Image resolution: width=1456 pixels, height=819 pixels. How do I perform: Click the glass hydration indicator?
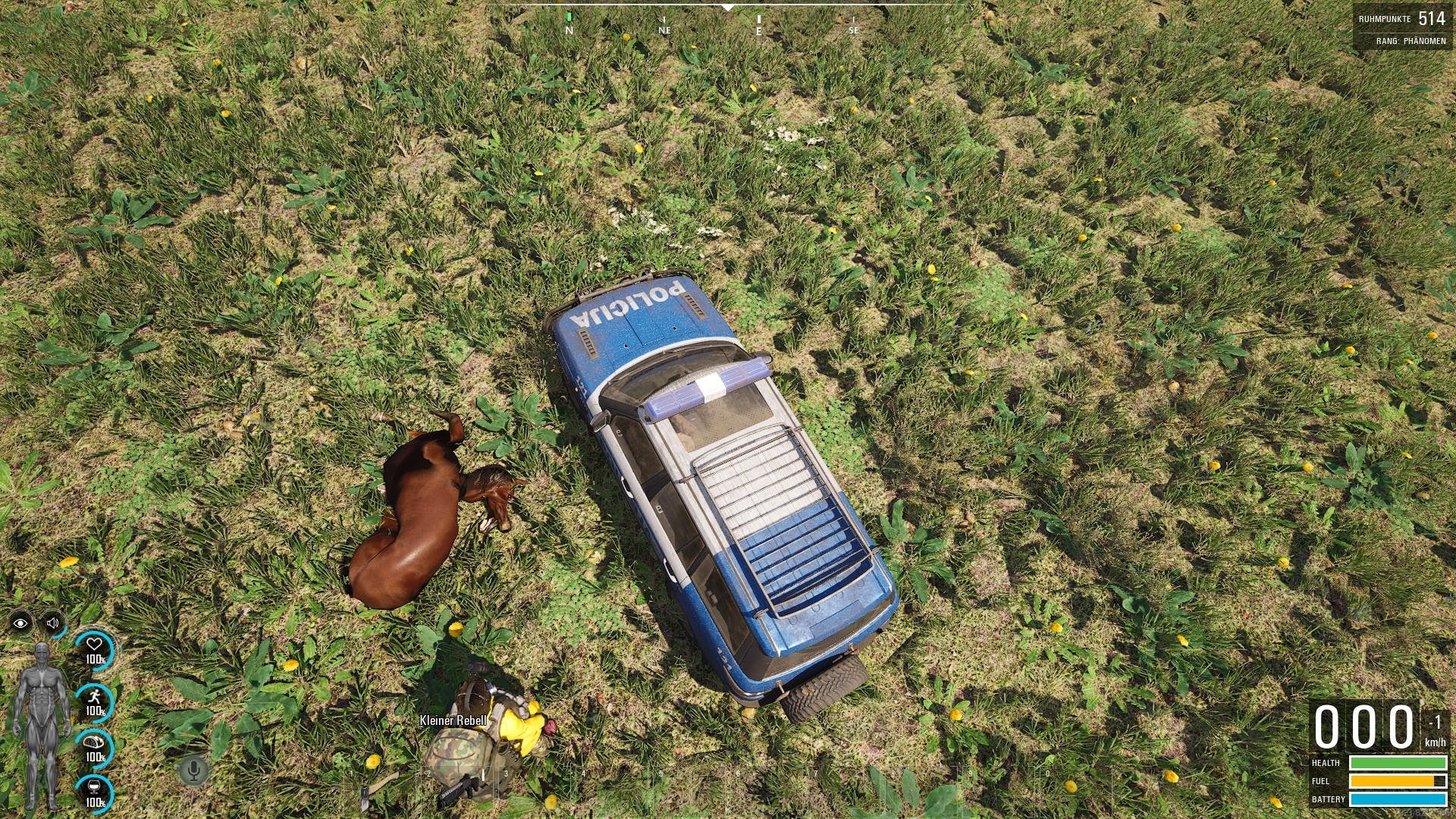pyautogui.click(x=95, y=792)
